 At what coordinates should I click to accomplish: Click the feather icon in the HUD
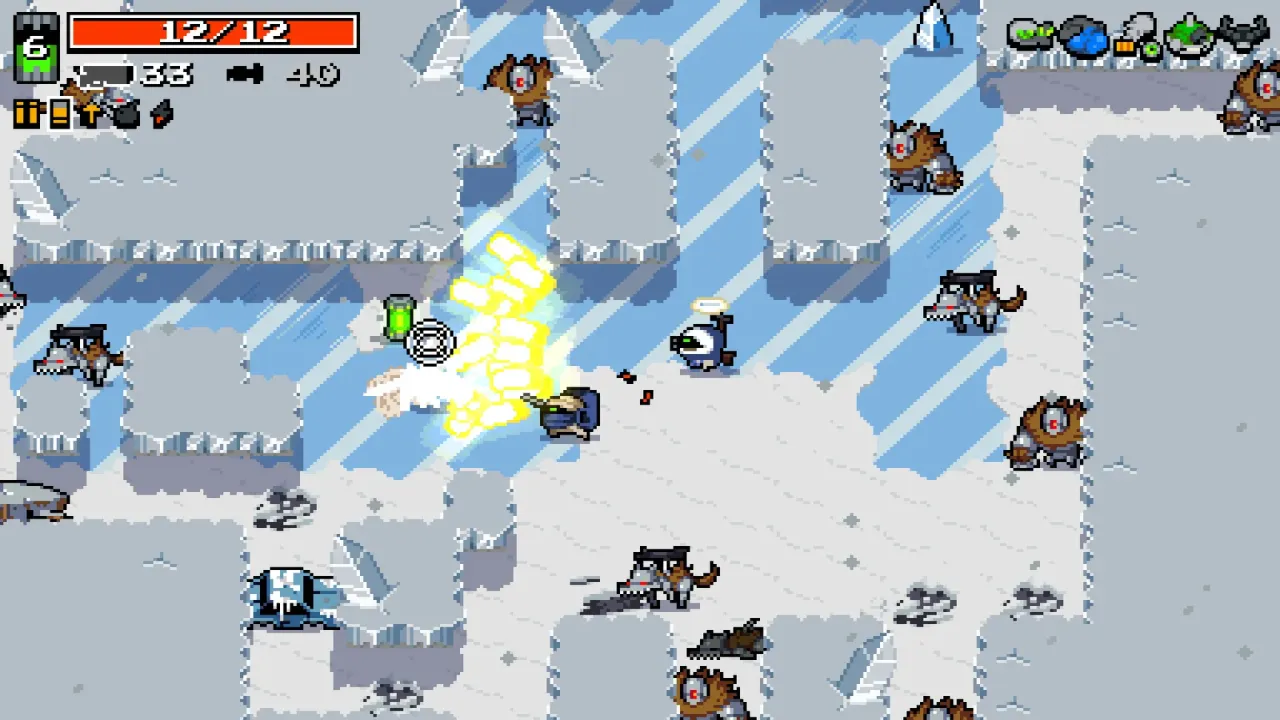(x=159, y=114)
